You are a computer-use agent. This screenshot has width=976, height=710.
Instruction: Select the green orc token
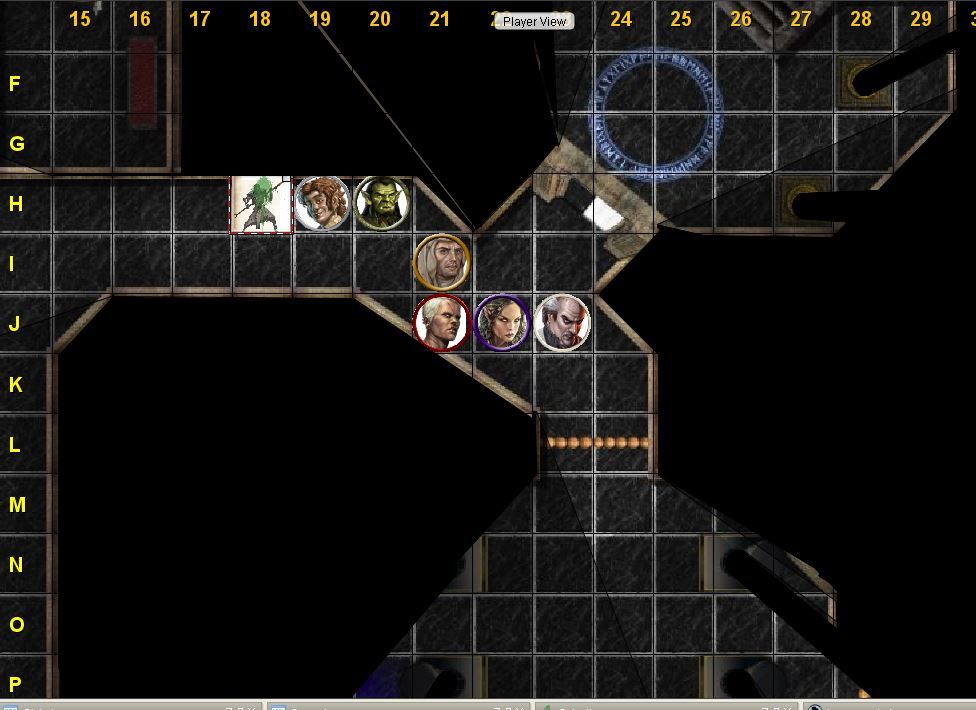pos(381,204)
